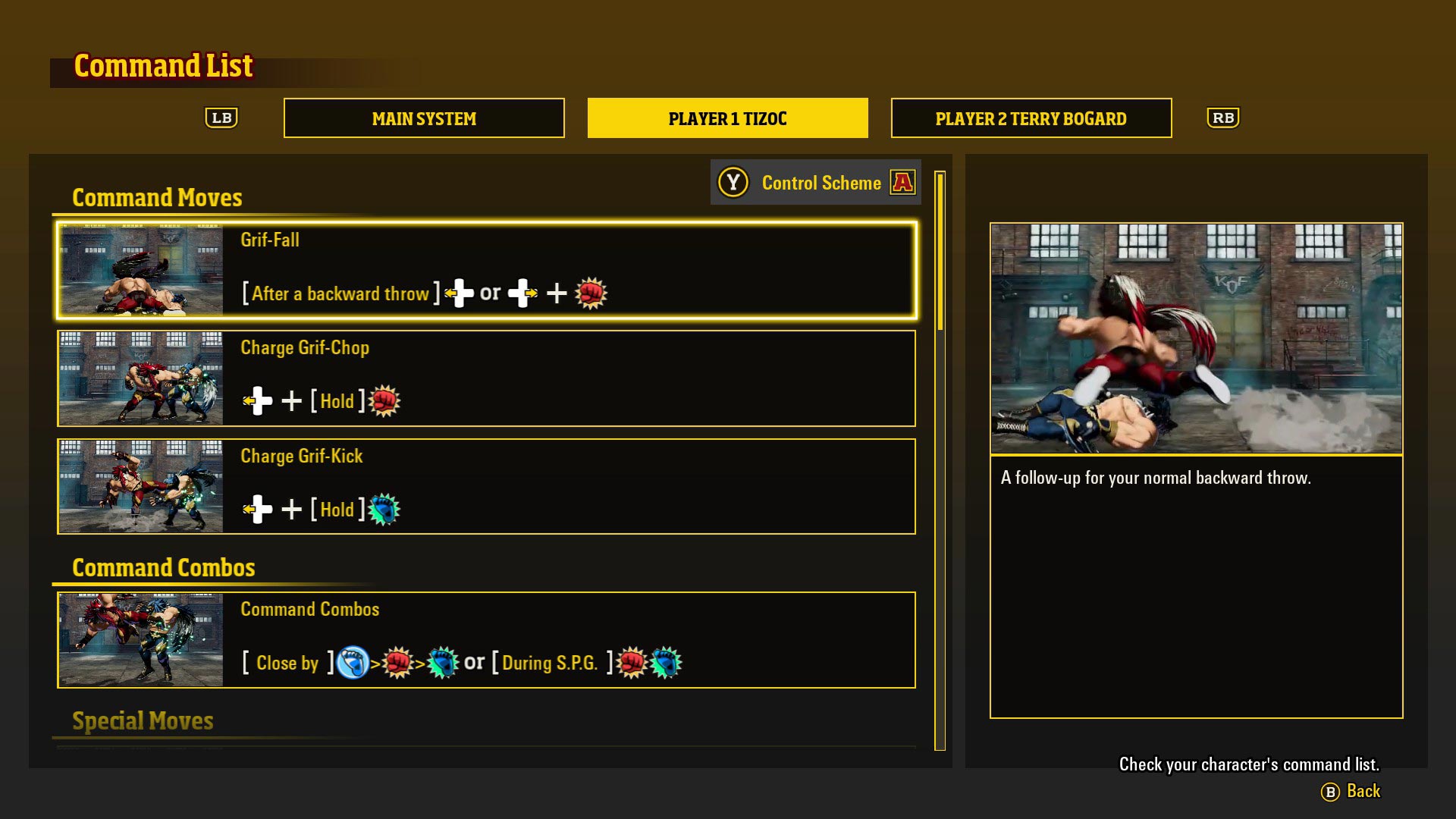Click the RB bumper icon
This screenshot has height=819, width=1456.
point(1223,118)
